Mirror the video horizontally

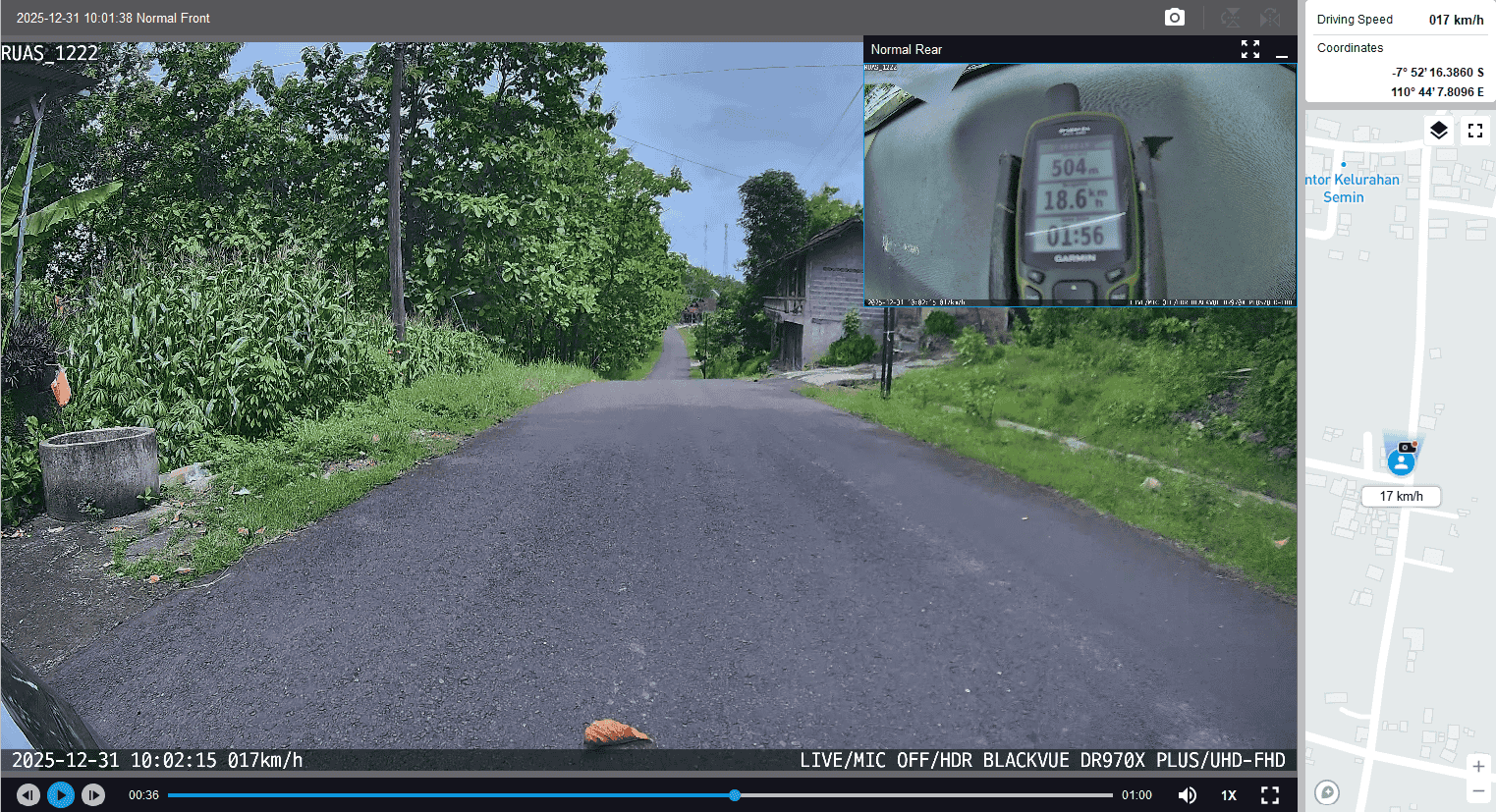[1270, 18]
